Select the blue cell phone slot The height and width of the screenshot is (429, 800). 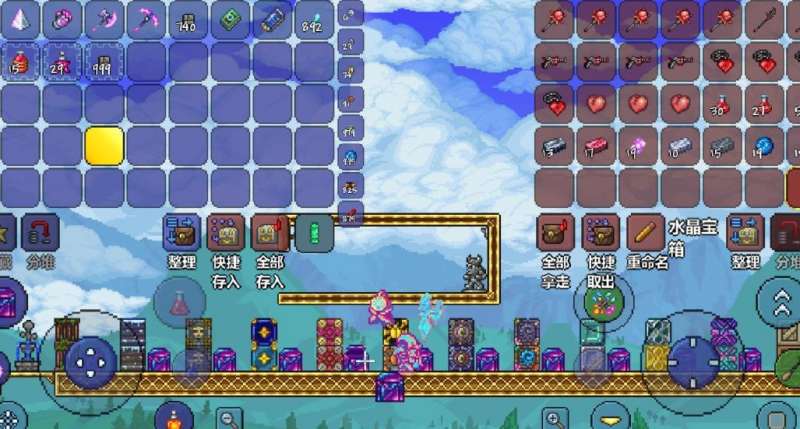(272, 20)
